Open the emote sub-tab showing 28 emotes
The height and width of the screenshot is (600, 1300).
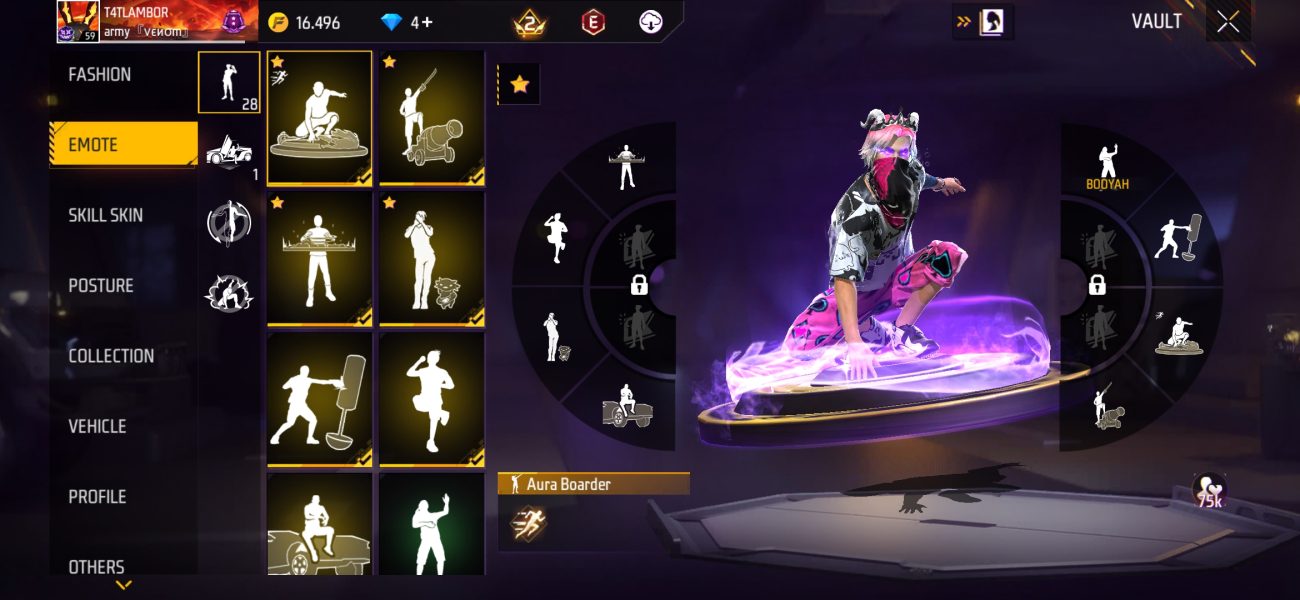229,82
